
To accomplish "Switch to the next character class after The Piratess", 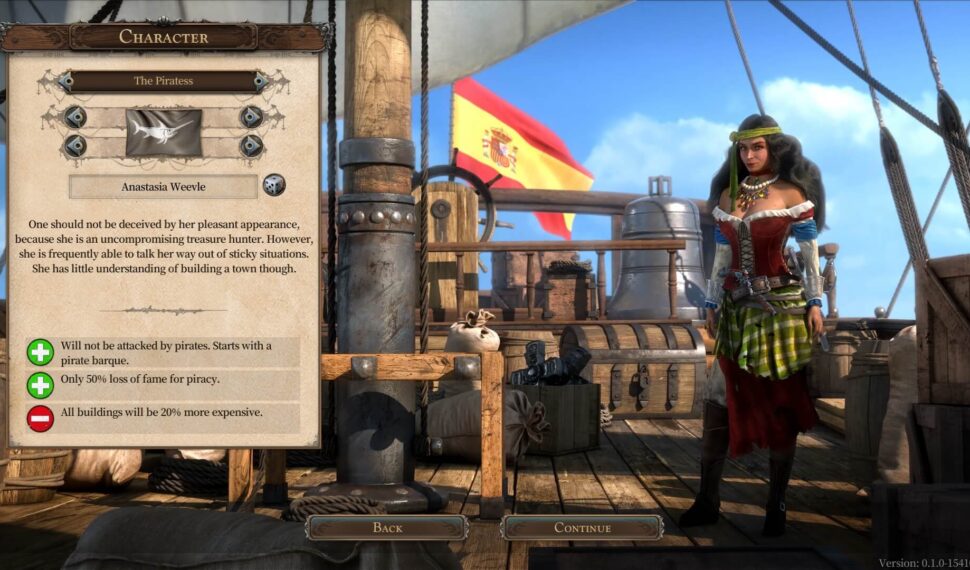I will (x=260, y=81).
